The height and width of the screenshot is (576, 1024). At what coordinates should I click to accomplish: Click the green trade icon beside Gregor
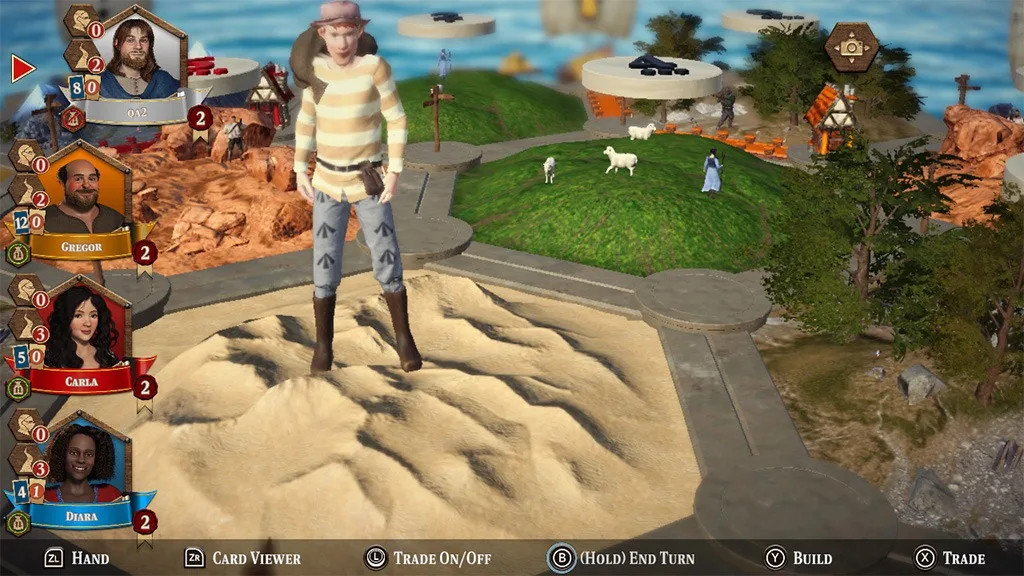(x=18, y=254)
